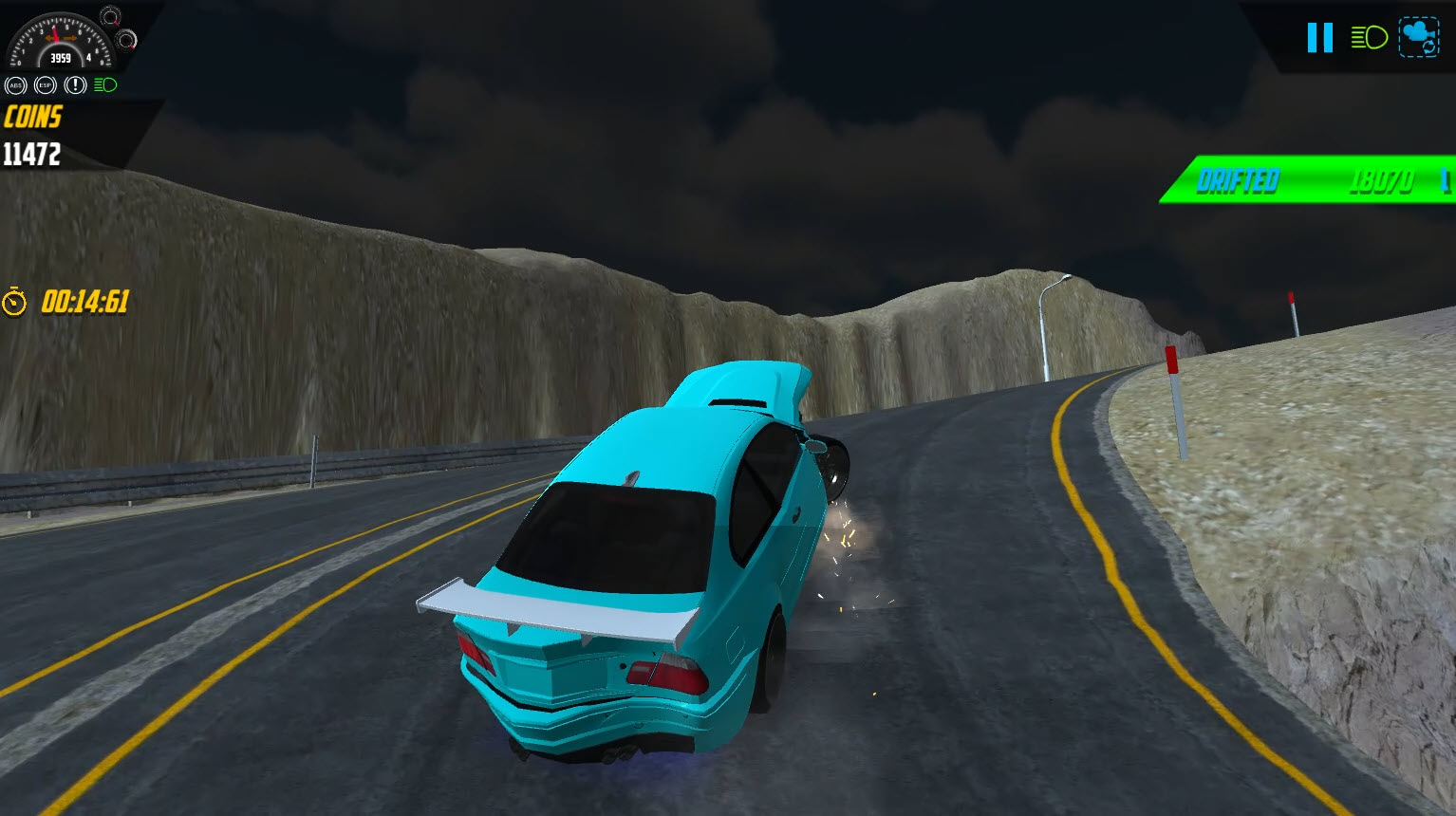Click the left orange arrow on the tachometer

[49, 38]
